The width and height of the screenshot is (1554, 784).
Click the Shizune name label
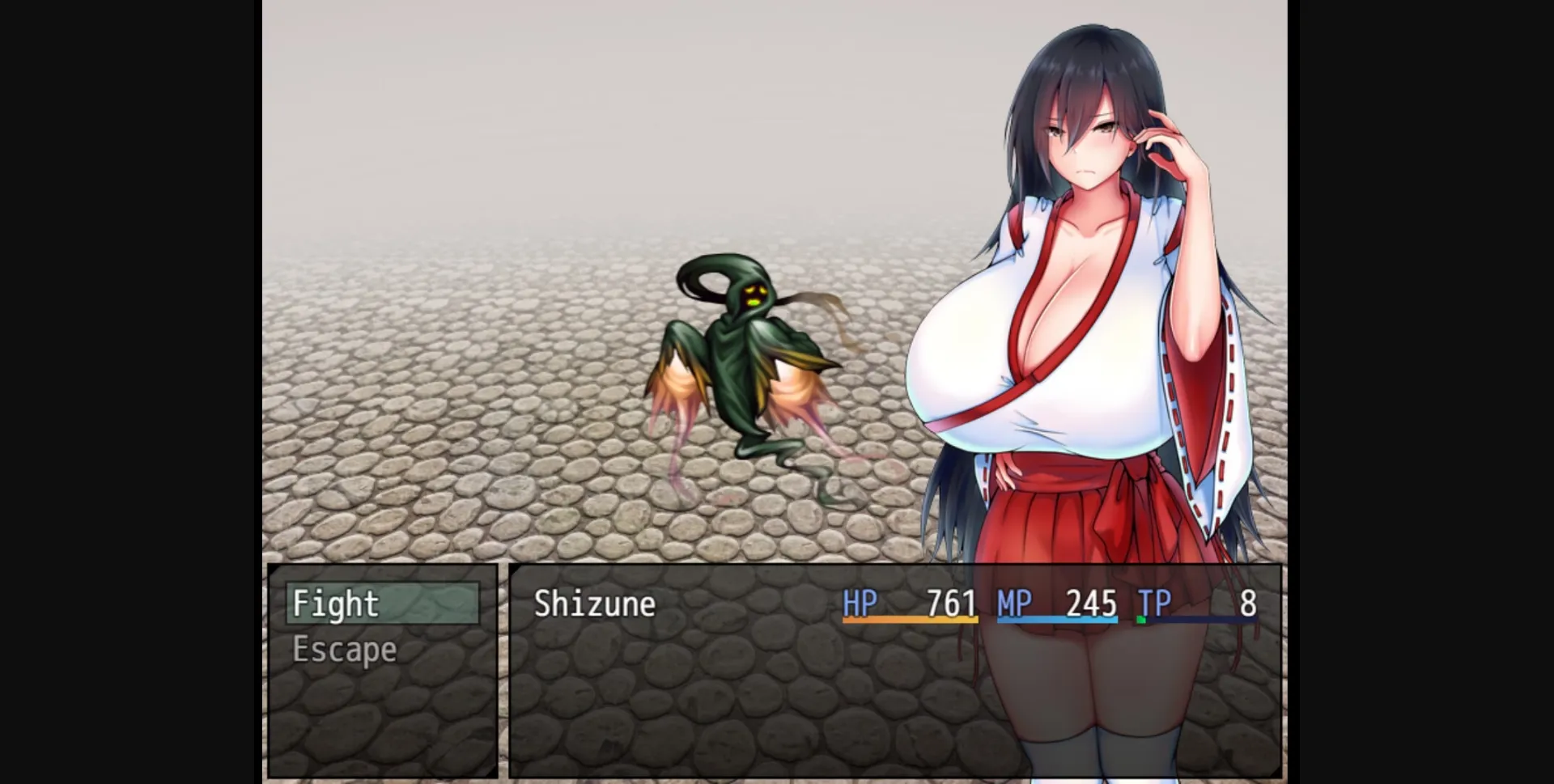(594, 604)
